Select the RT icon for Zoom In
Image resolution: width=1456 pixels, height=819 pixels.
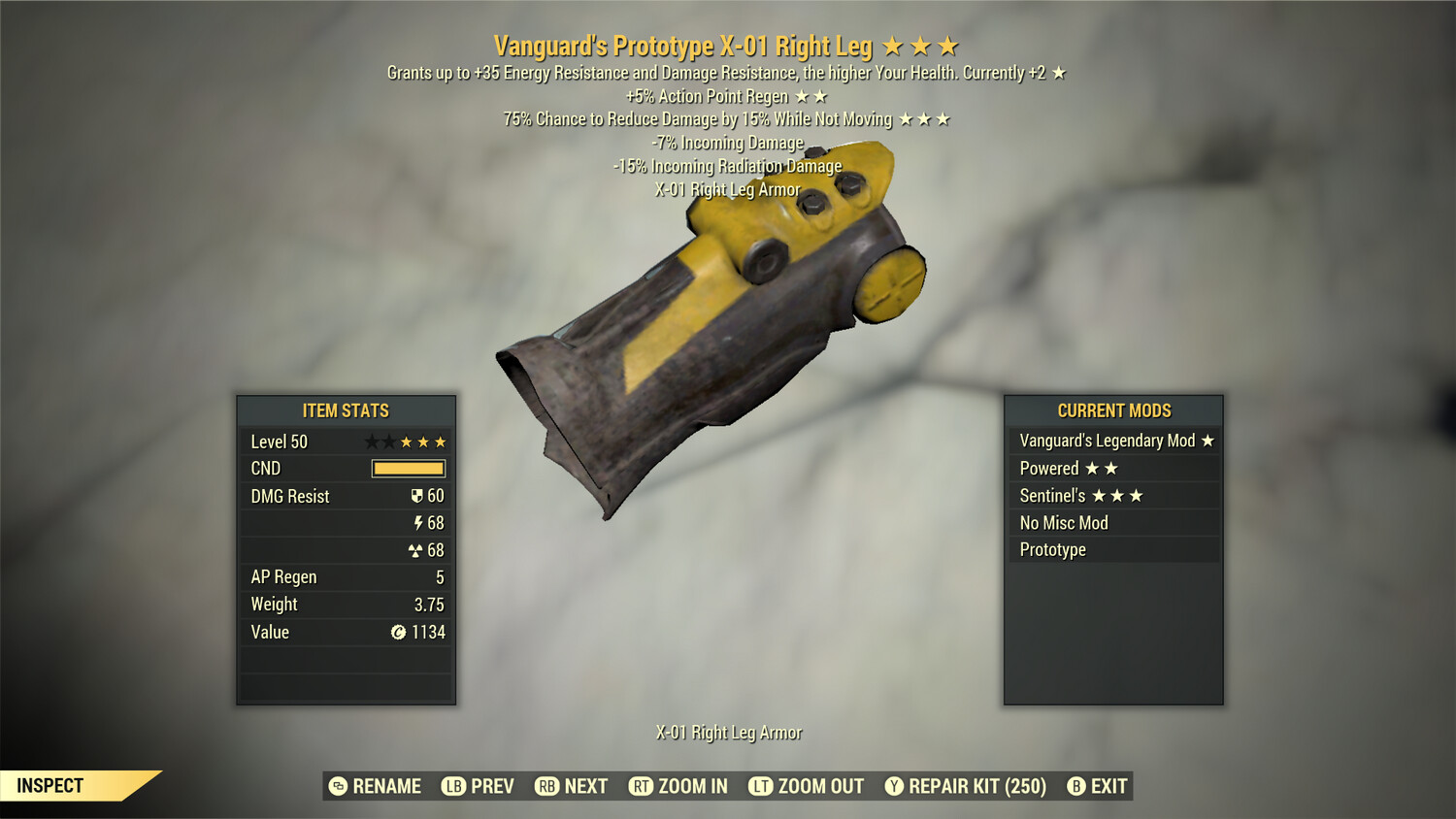[642, 786]
